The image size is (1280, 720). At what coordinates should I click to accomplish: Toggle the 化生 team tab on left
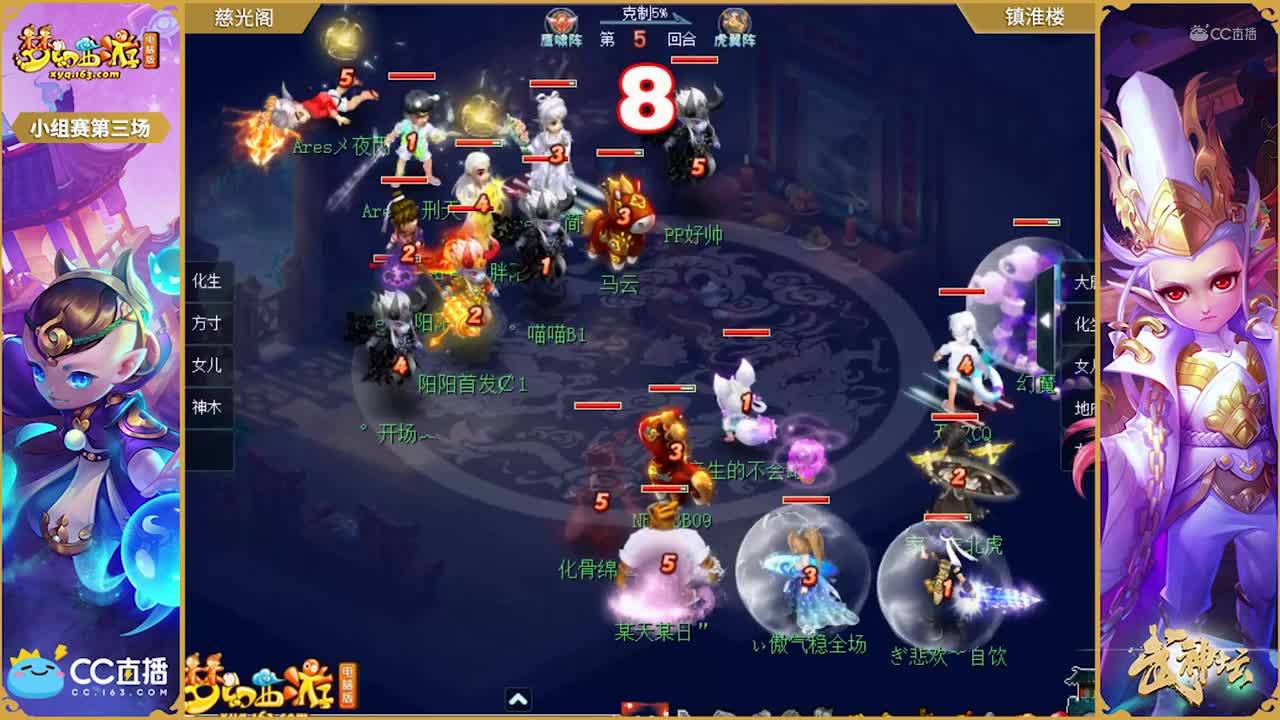(x=208, y=283)
